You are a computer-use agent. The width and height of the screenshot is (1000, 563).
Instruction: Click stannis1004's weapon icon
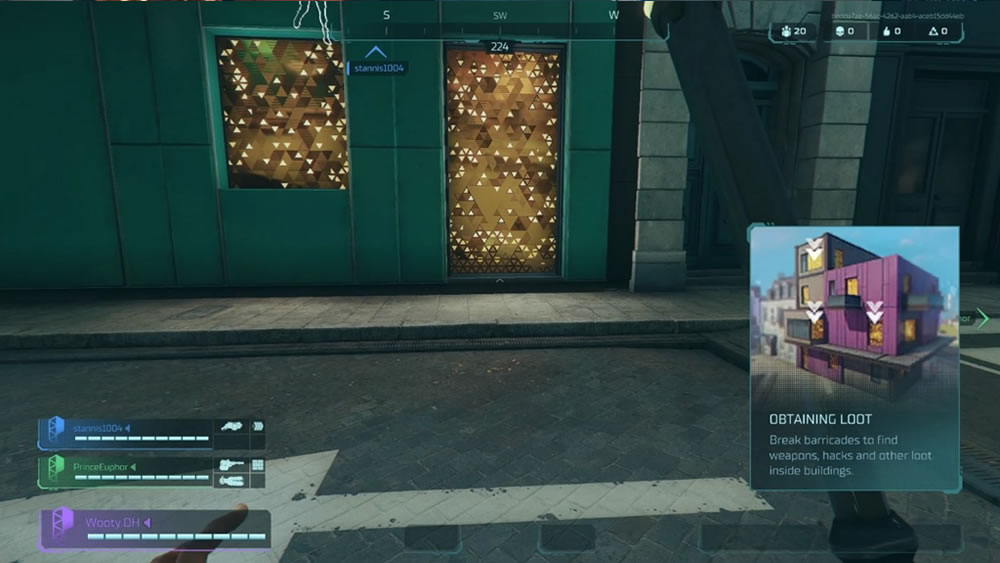pos(233,427)
